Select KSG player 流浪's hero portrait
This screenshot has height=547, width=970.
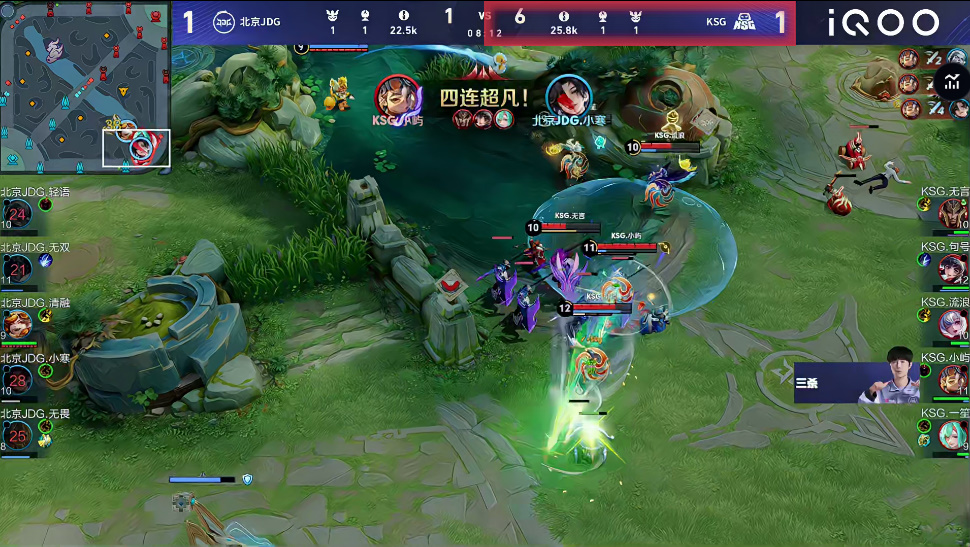click(x=953, y=324)
